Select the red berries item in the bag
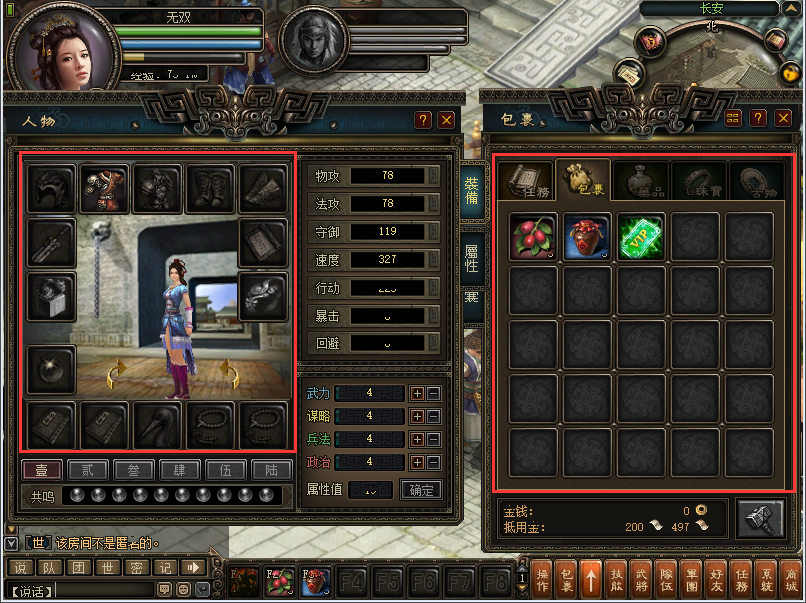Screen dimensions: 806x603 533,237
